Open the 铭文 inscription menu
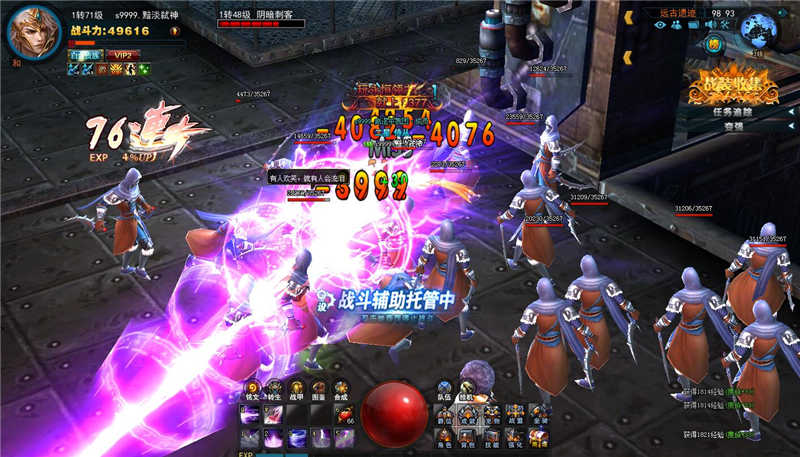The width and height of the screenshot is (800, 457). coord(250,388)
